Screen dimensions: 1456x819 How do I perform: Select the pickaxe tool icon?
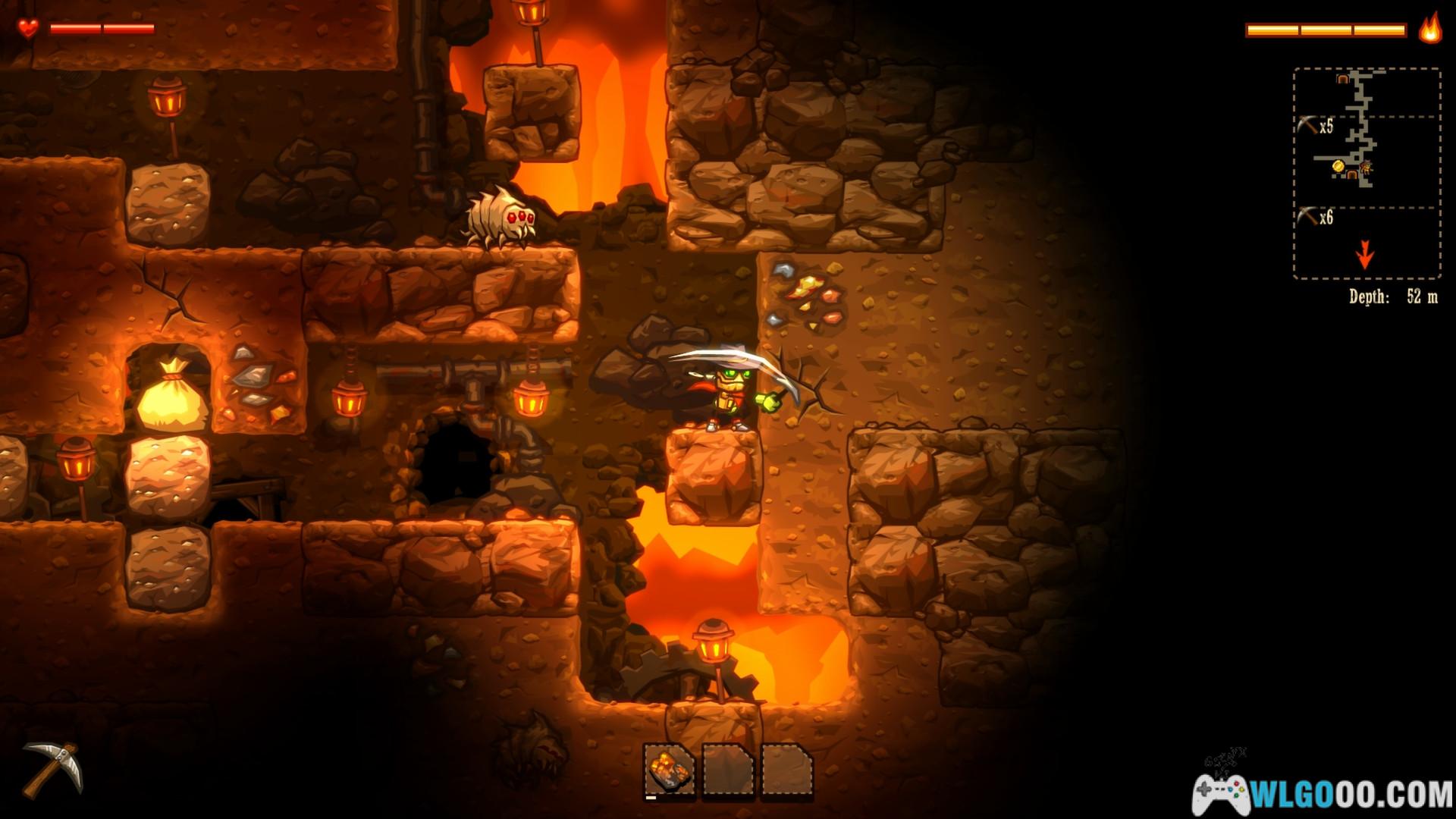pos(52,769)
